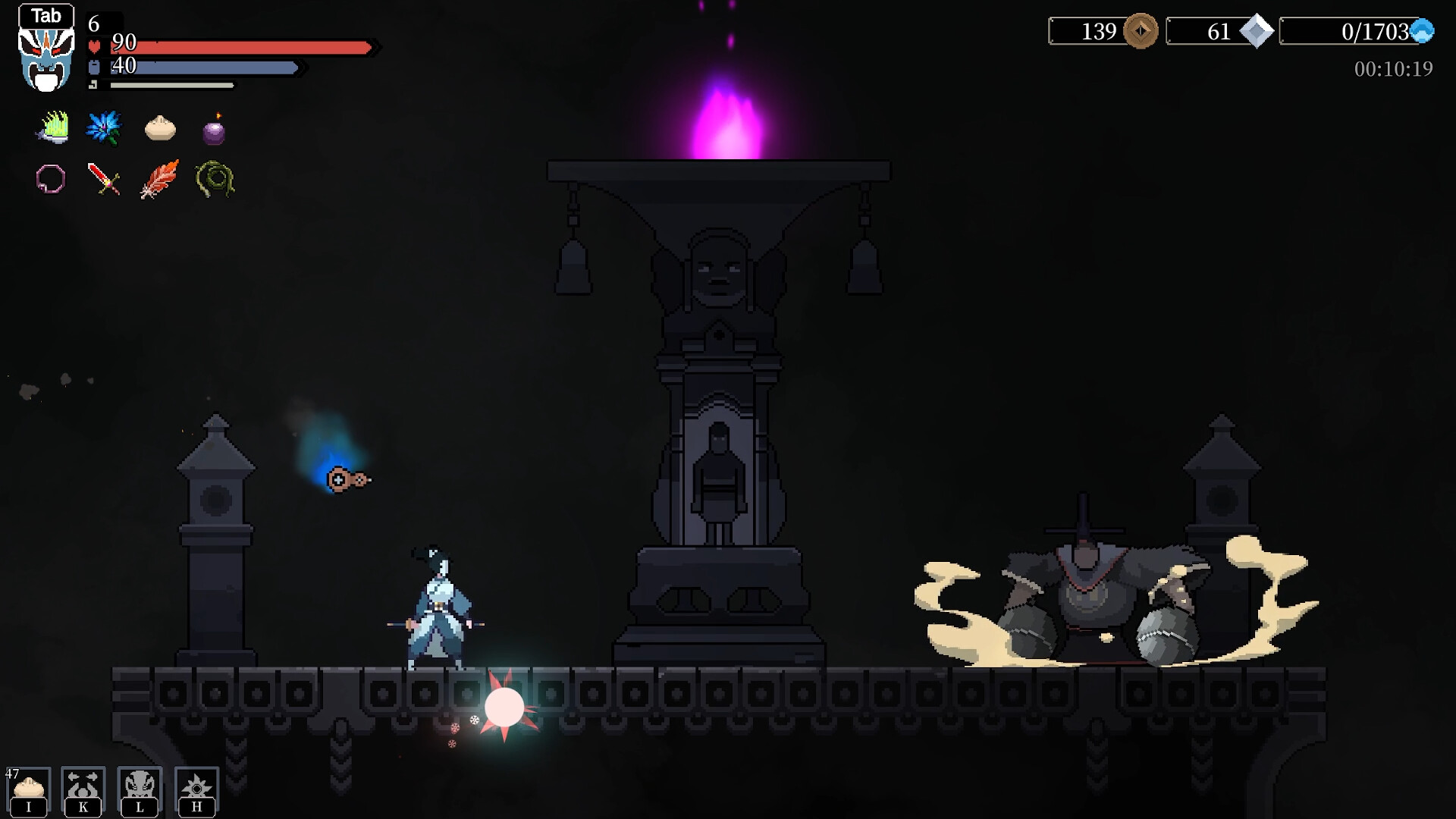Select the dumpling item icon
The width and height of the screenshot is (1456, 819).
(159, 127)
